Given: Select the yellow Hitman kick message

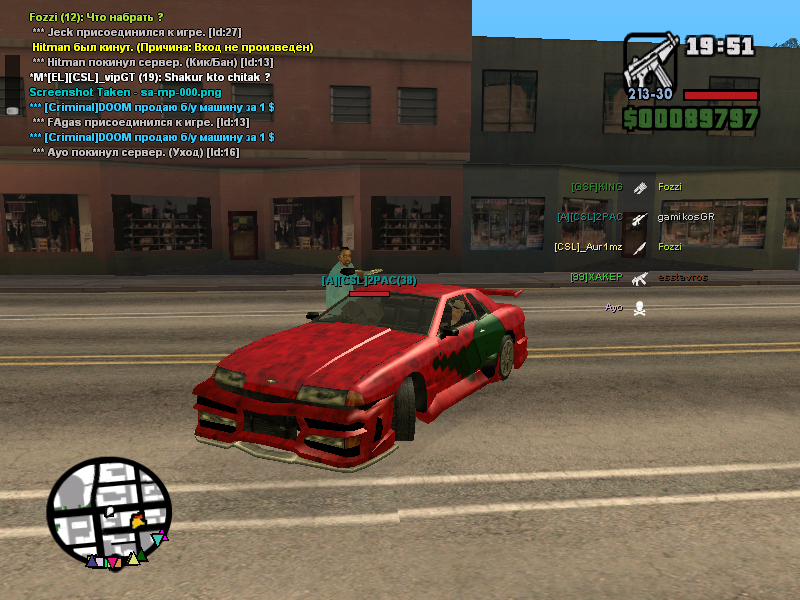Looking at the screenshot, I should pos(173,47).
